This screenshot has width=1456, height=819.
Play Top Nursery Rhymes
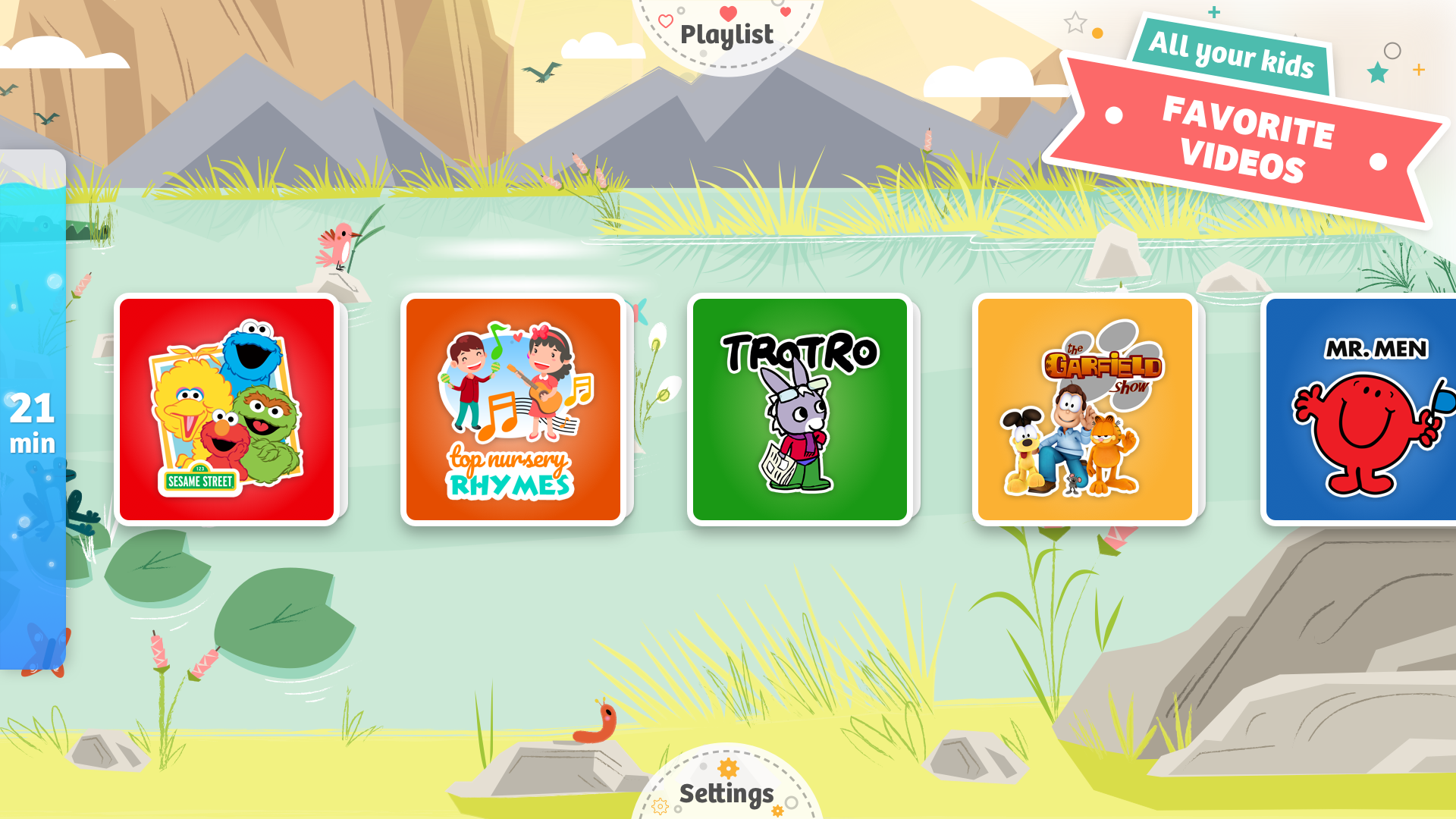pos(513,408)
